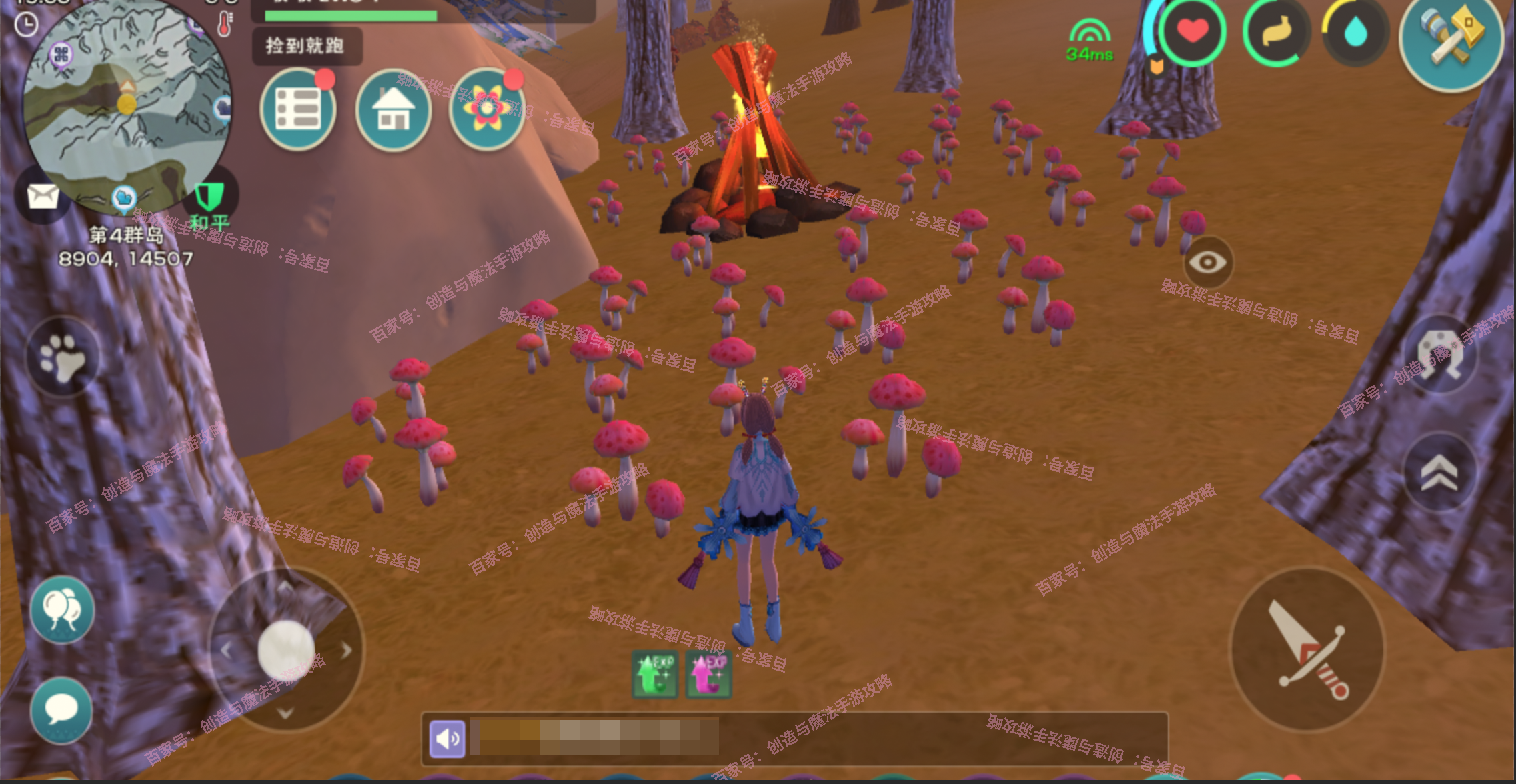Toggle the speaker on the chat bar
This screenshot has height=784, width=1516.
click(447, 740)
